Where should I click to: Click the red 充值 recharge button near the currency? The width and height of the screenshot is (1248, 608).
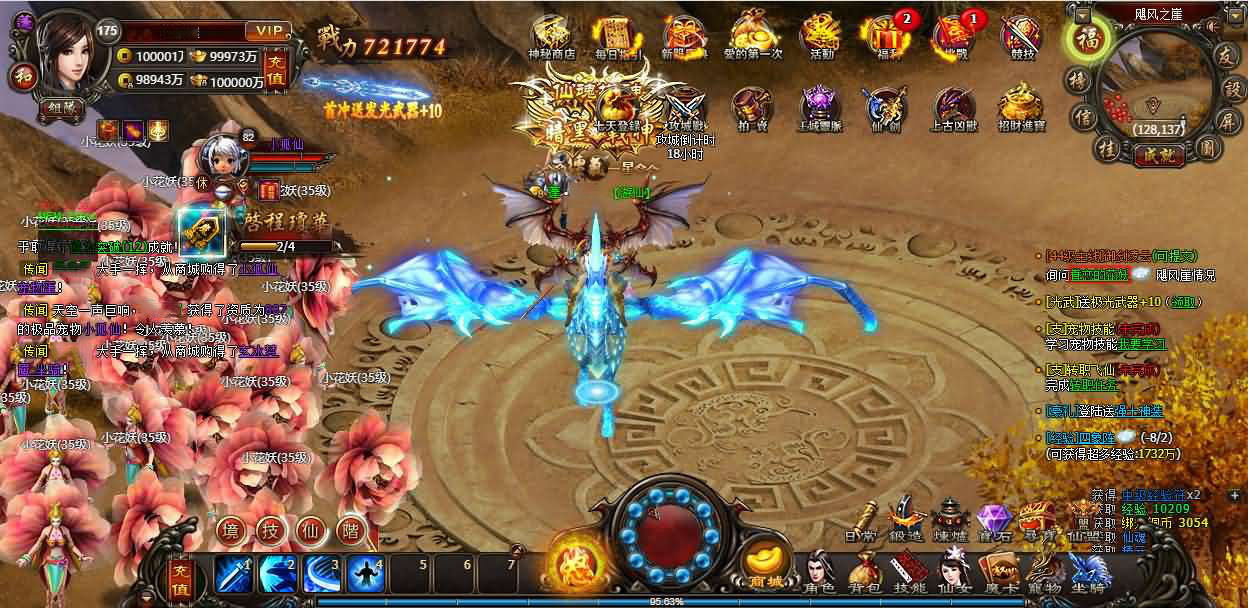[278, 68]
